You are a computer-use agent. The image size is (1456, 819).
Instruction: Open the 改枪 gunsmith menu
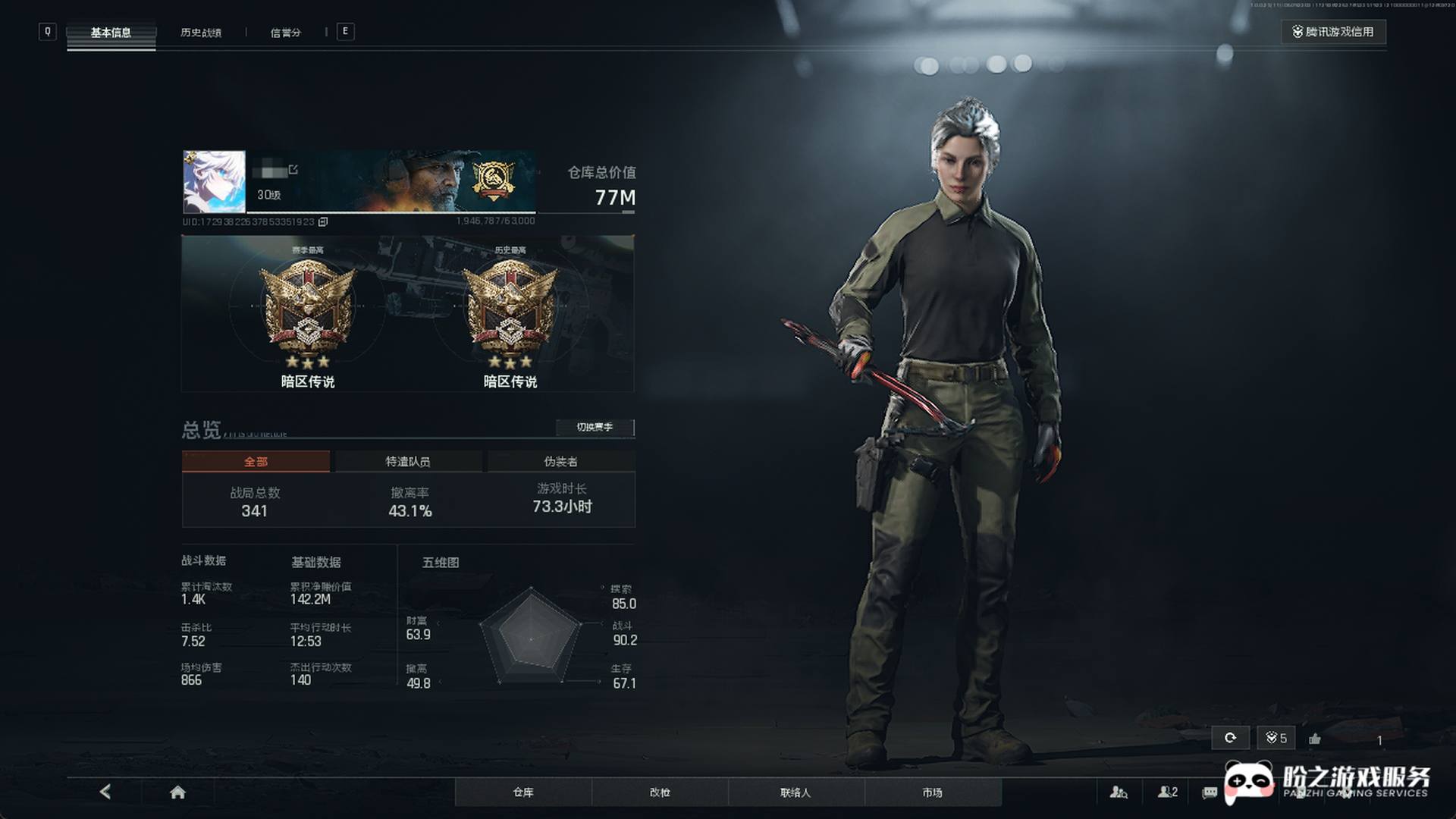[x=660, y=792]
